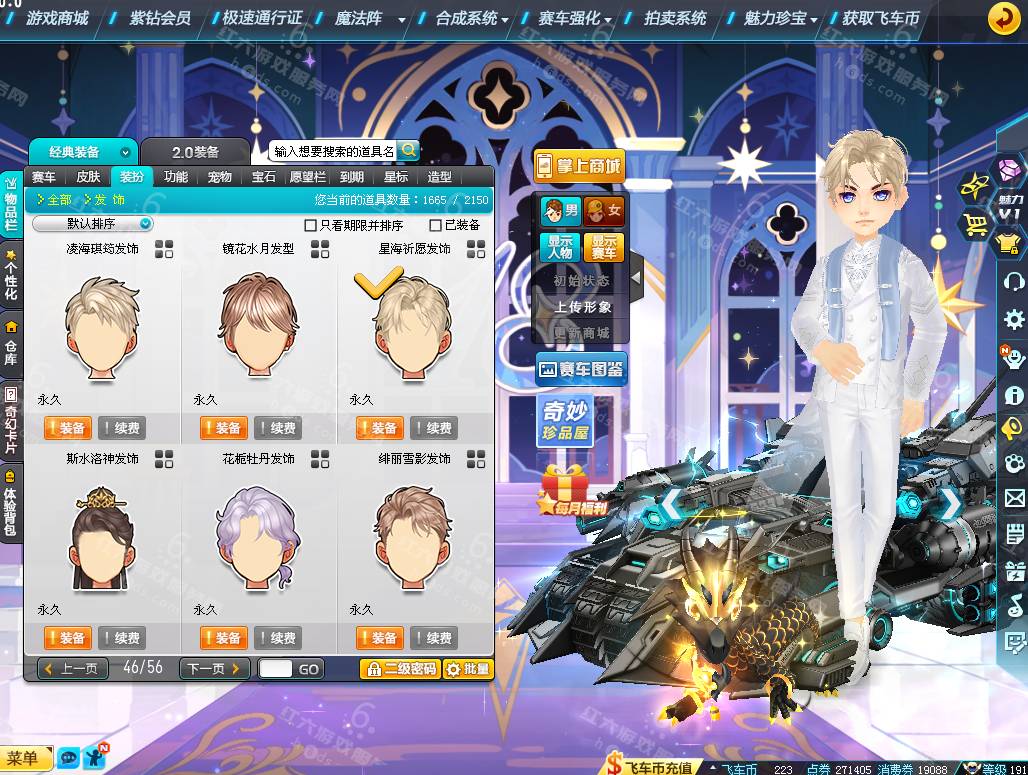Click the 批量 batch button

coord(468,669)
